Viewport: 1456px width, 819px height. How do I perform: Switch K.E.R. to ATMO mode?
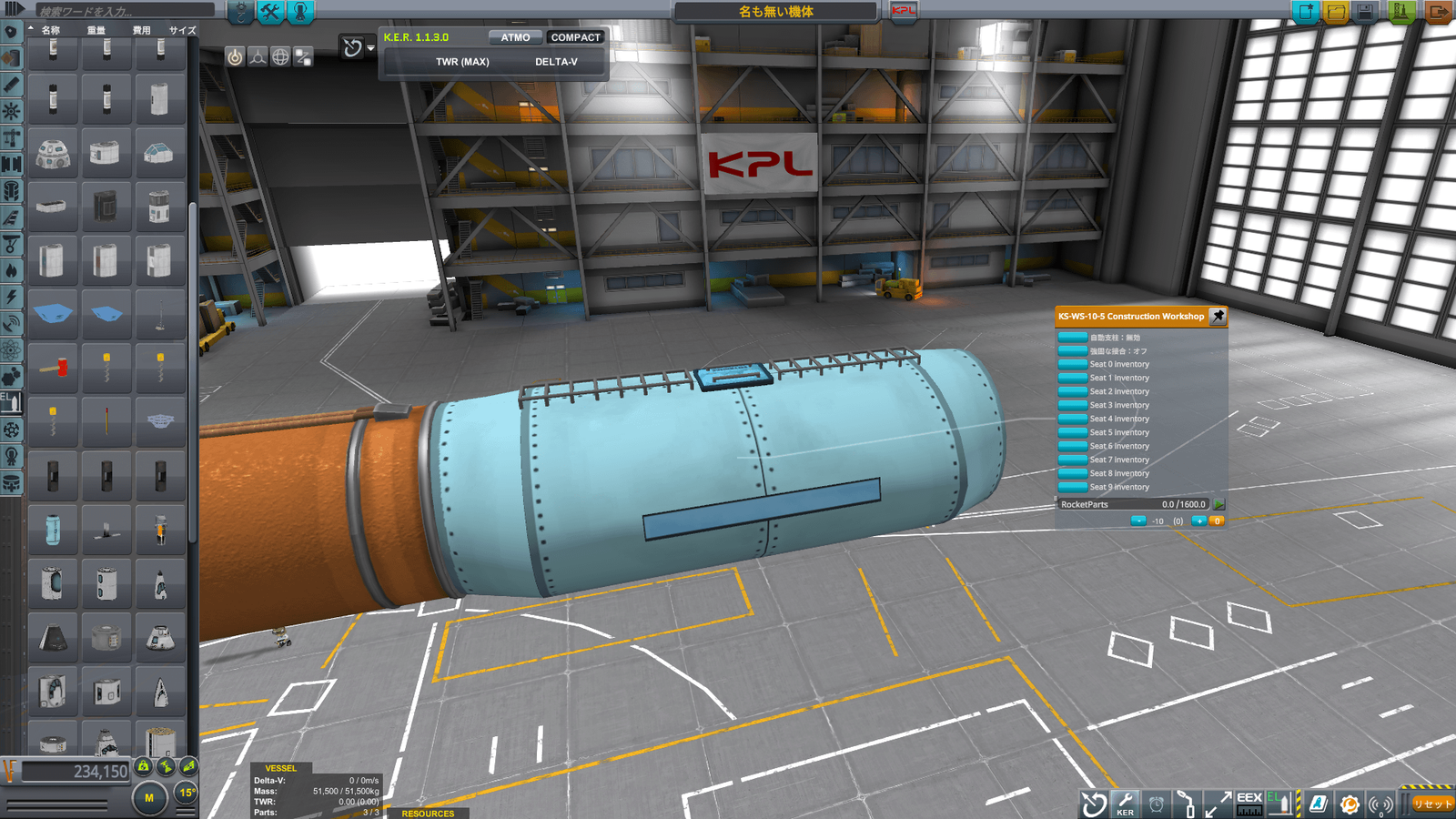point(514,37)
